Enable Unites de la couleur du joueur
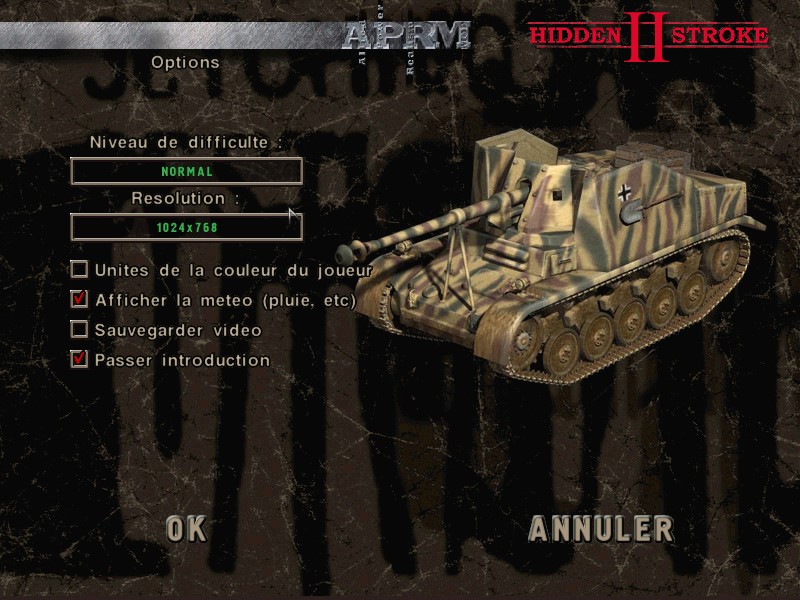Screen dimensions: 800x600 (79, 269)
